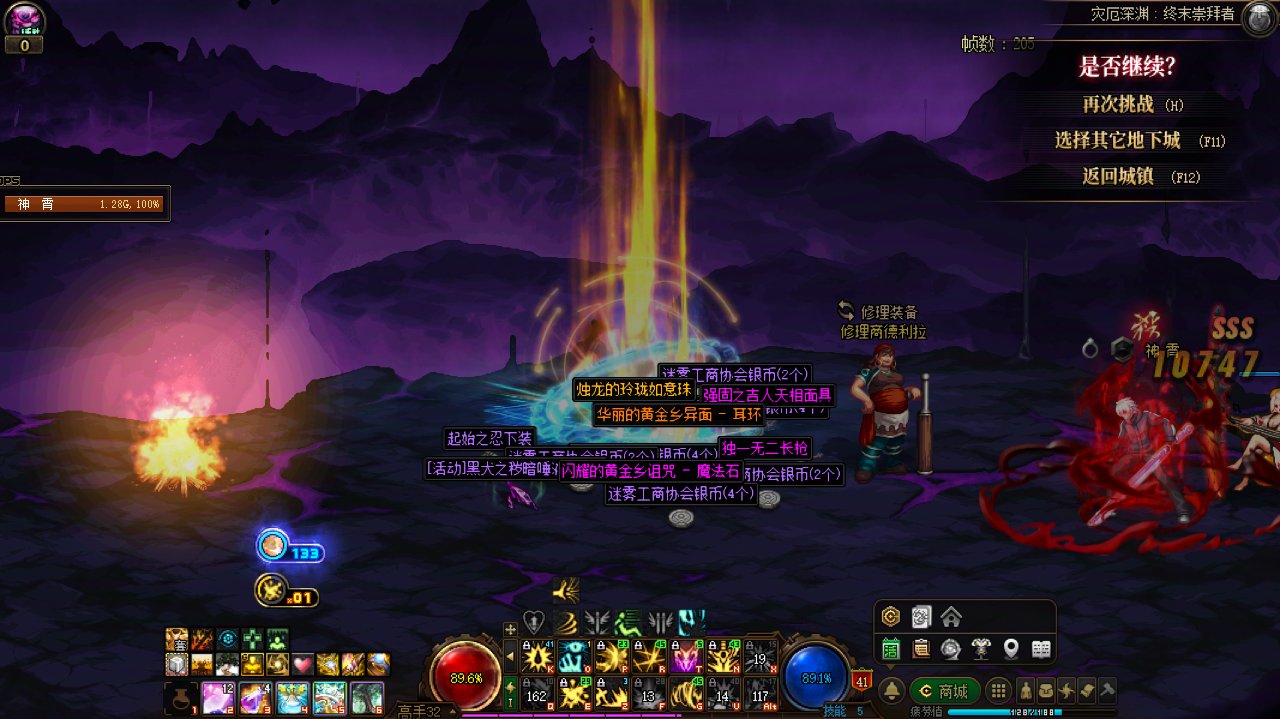
Task: Open the open-book icon in popup panel
Action: pos(1041,649)
